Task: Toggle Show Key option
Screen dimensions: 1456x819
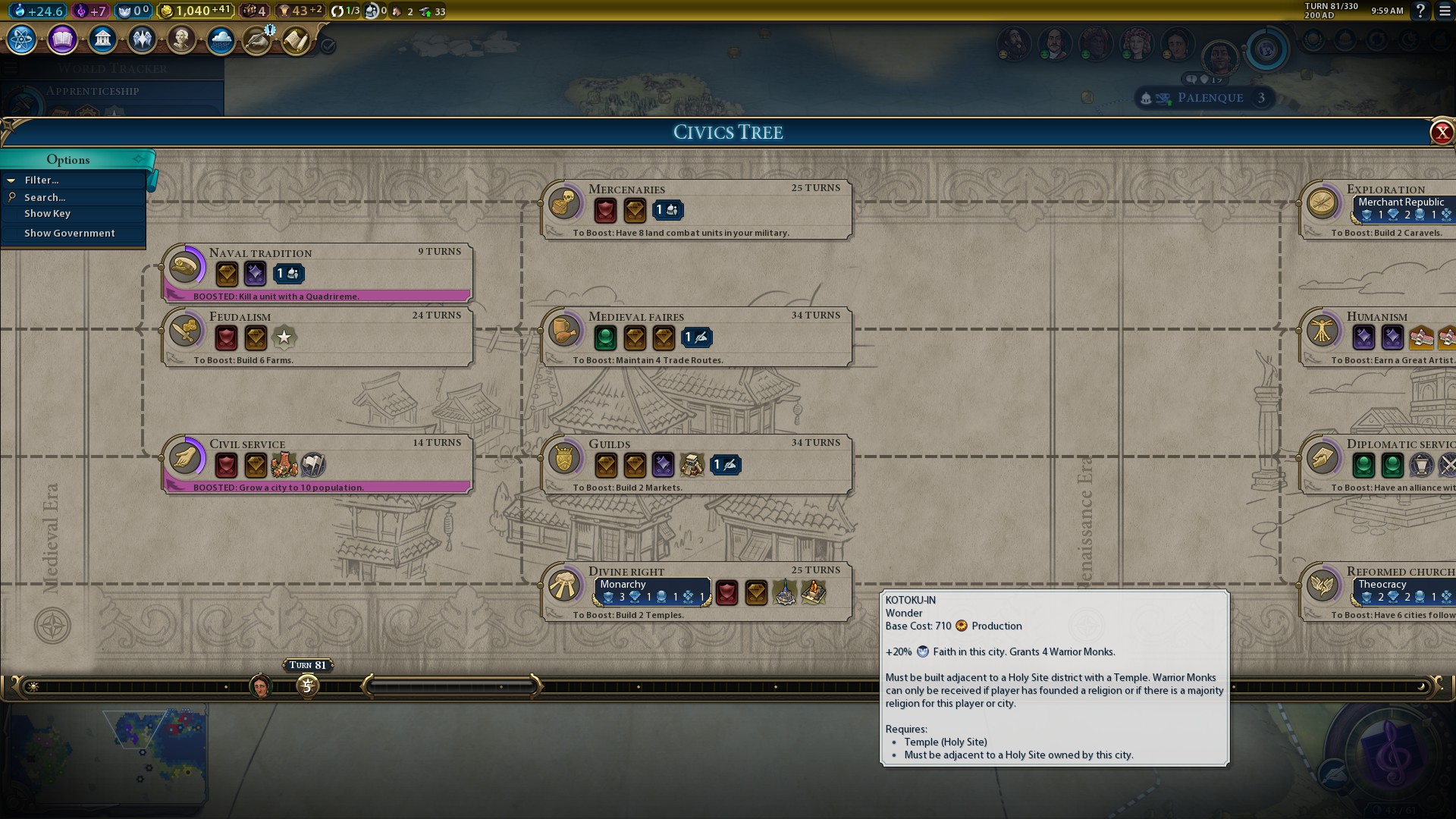Action: click(47, 214)
